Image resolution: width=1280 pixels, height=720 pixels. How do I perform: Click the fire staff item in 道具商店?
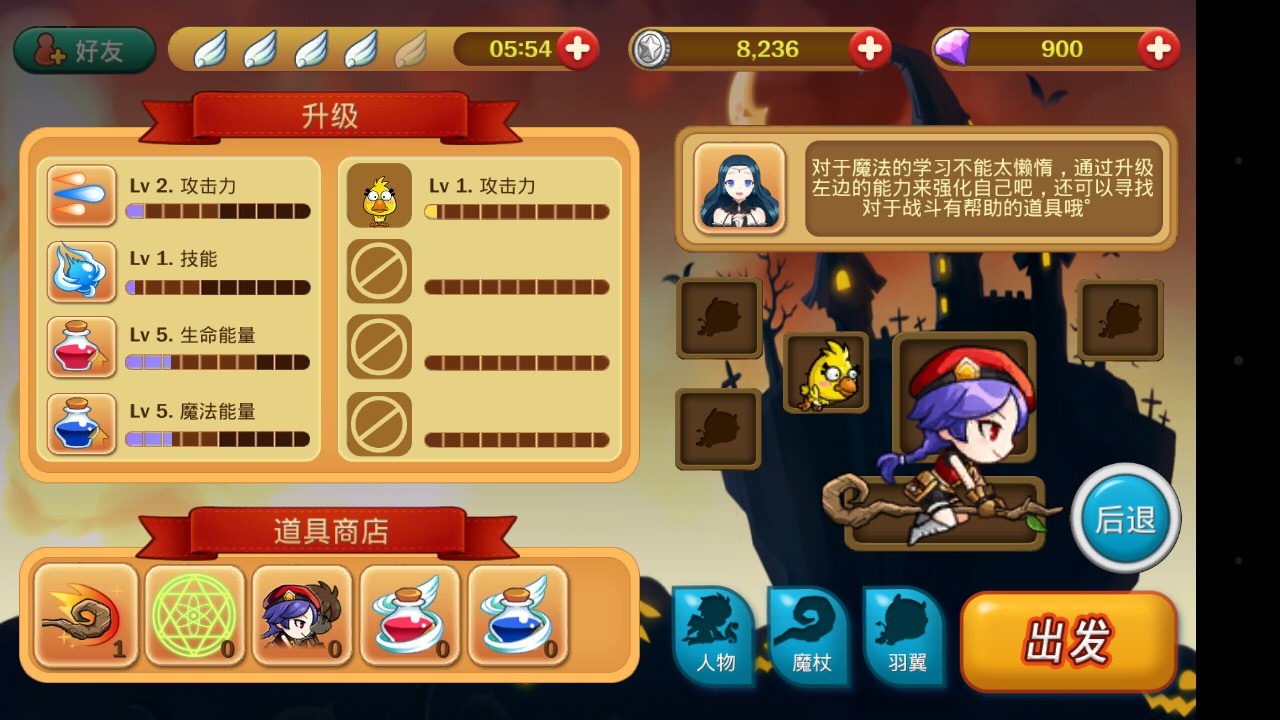pos(84,614)
